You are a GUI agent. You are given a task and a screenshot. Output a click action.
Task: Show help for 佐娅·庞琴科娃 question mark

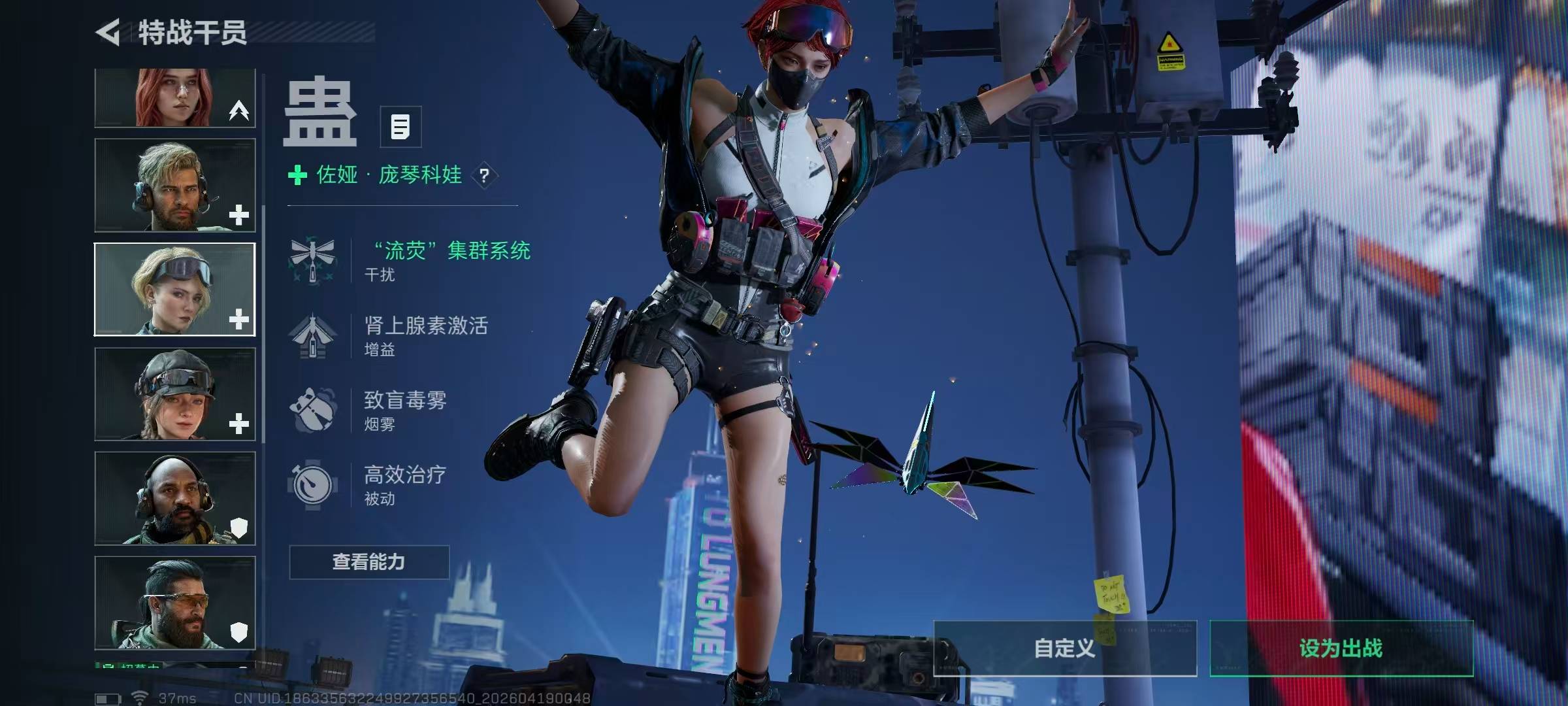484,175
